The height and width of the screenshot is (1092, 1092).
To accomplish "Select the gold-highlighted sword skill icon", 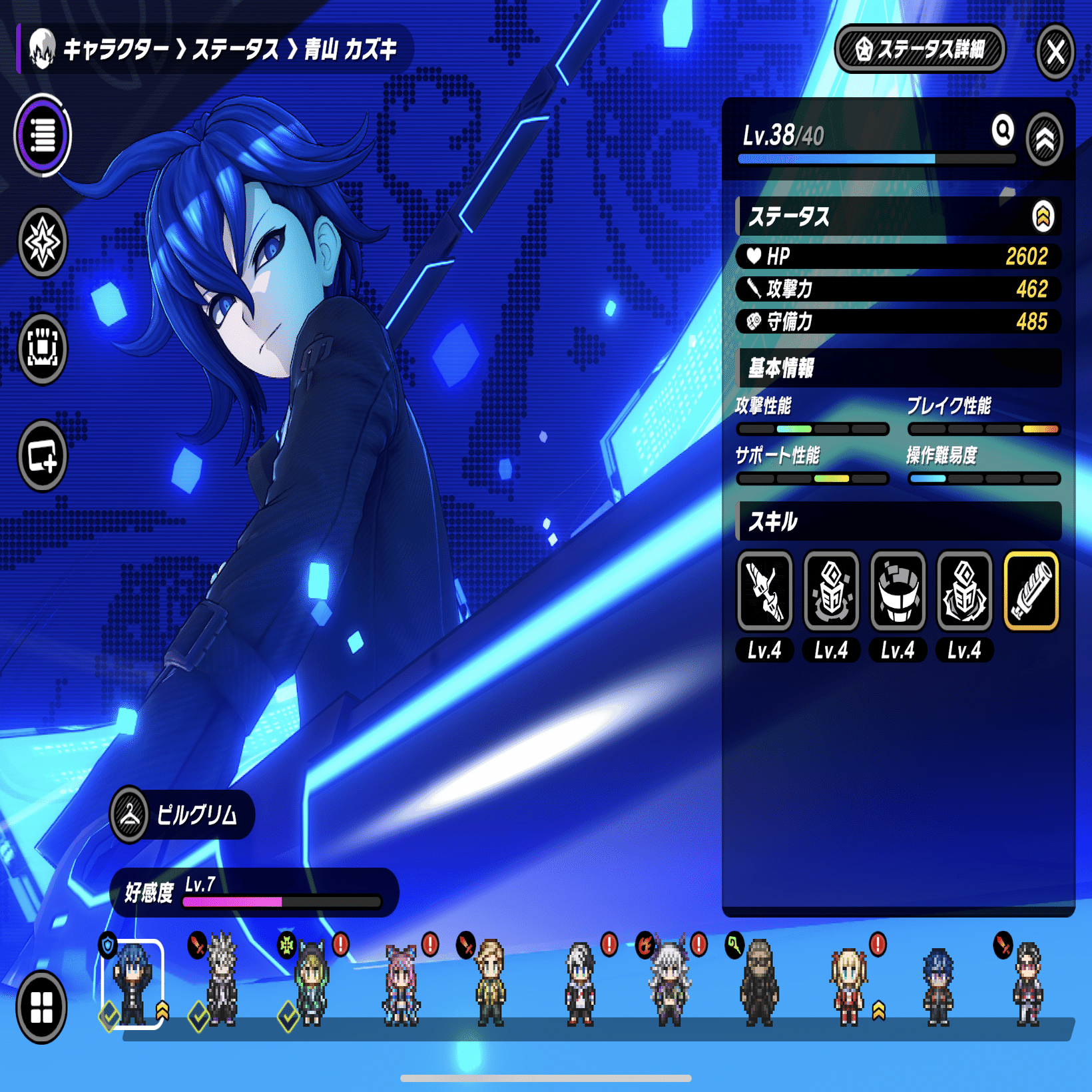I will click(x=1031, y=591).
